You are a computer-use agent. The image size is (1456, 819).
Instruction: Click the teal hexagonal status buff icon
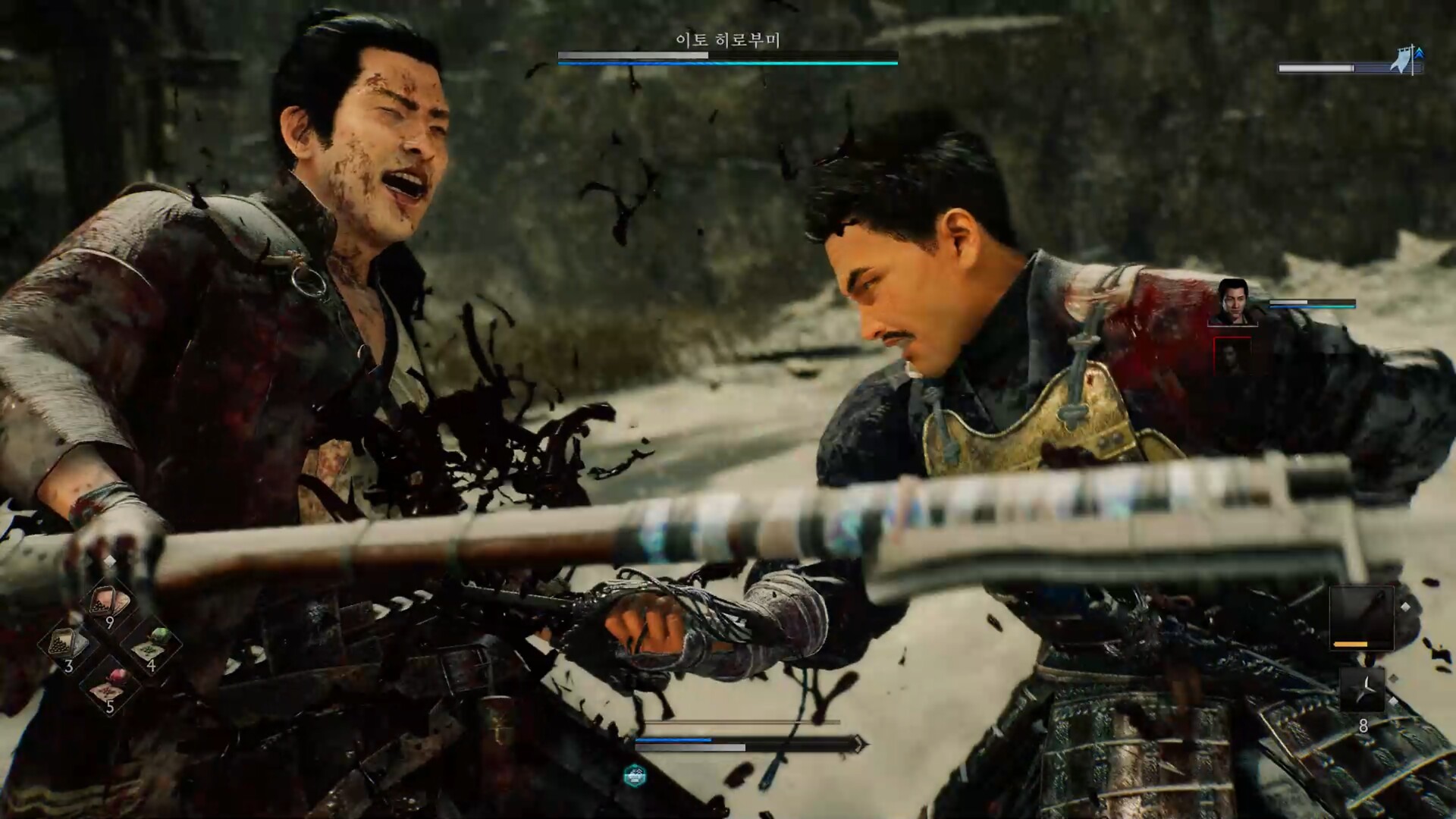635,776
